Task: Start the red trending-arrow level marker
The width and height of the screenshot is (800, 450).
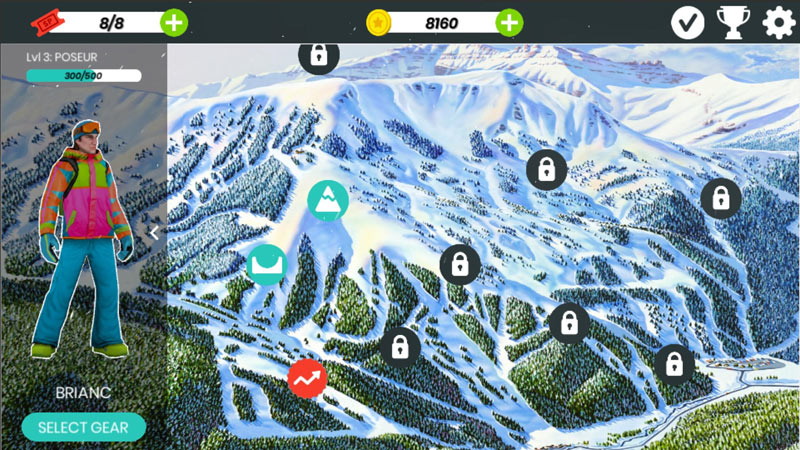Action: tap(307, 378)
